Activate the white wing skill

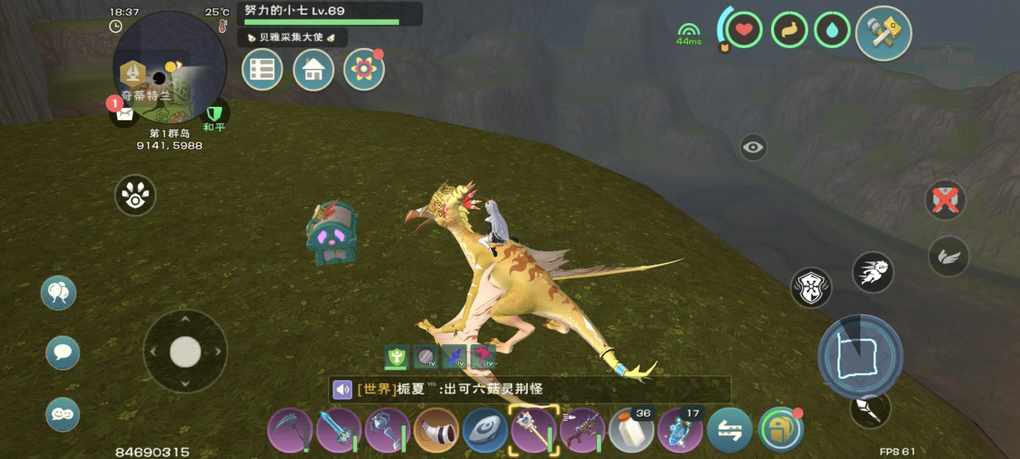(x=947, y=256)
